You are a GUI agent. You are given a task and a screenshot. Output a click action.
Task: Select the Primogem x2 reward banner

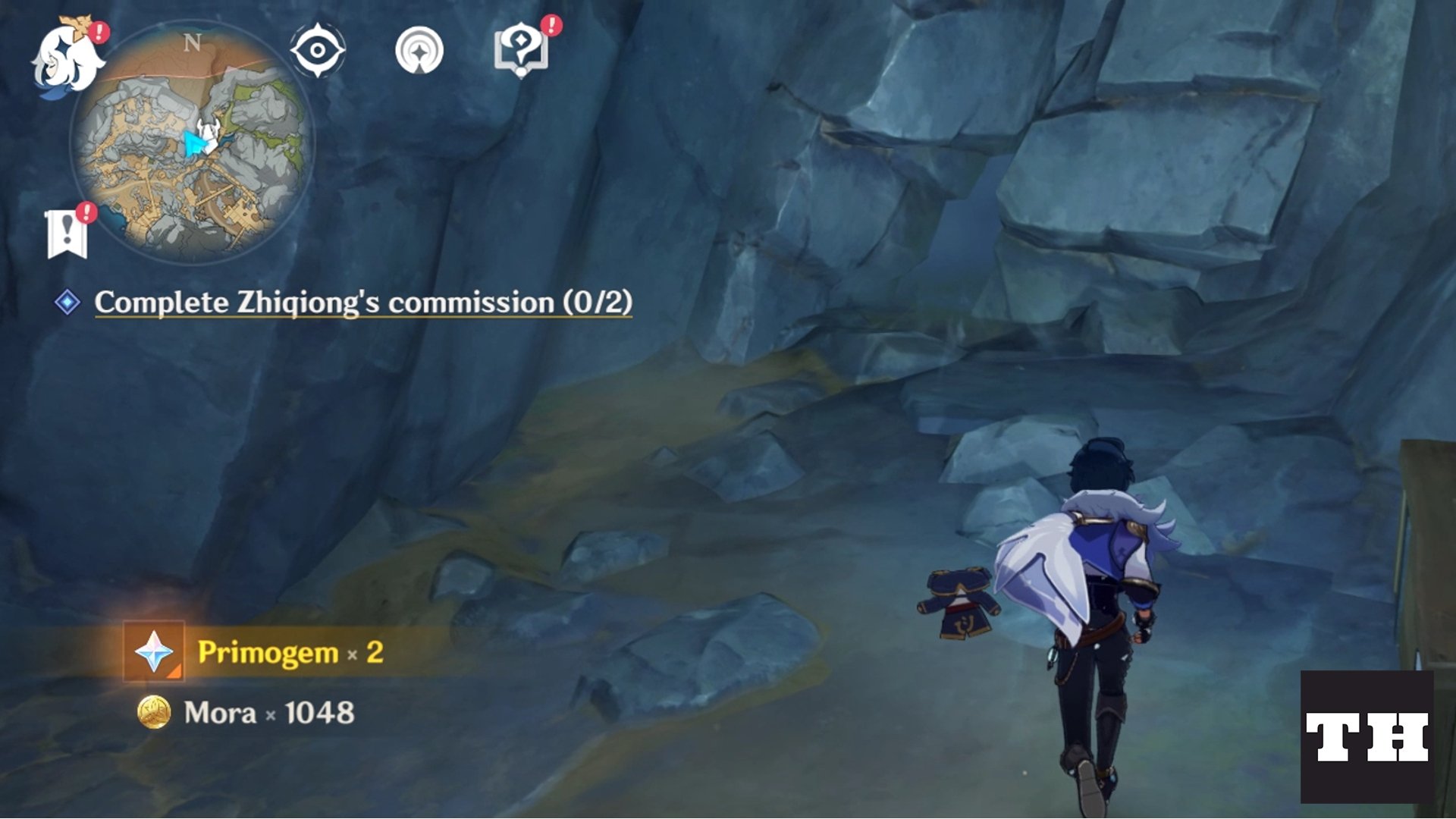pyautogui.click(x=250, y=652)
